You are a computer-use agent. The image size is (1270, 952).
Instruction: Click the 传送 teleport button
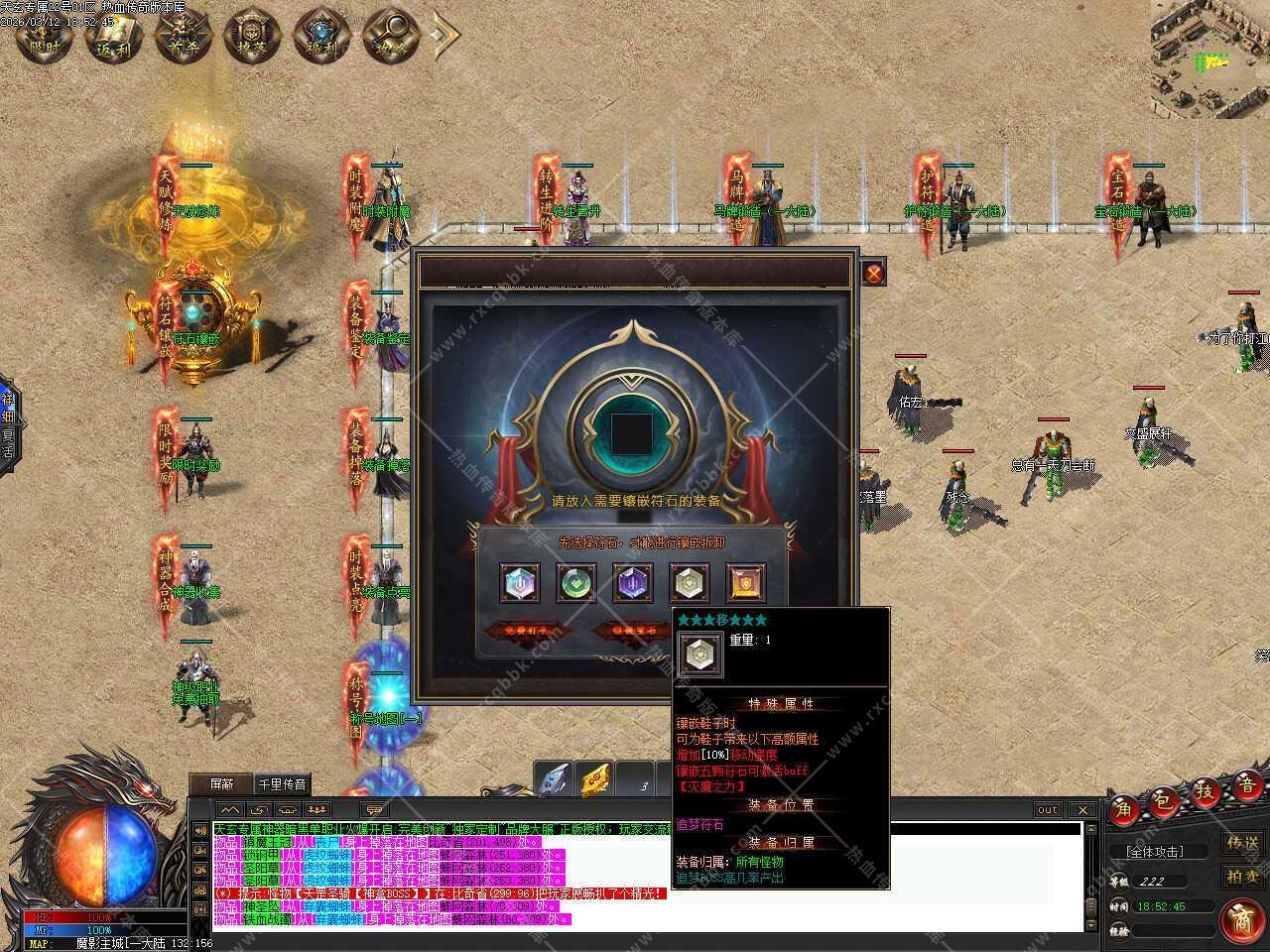pos(1242,844)
